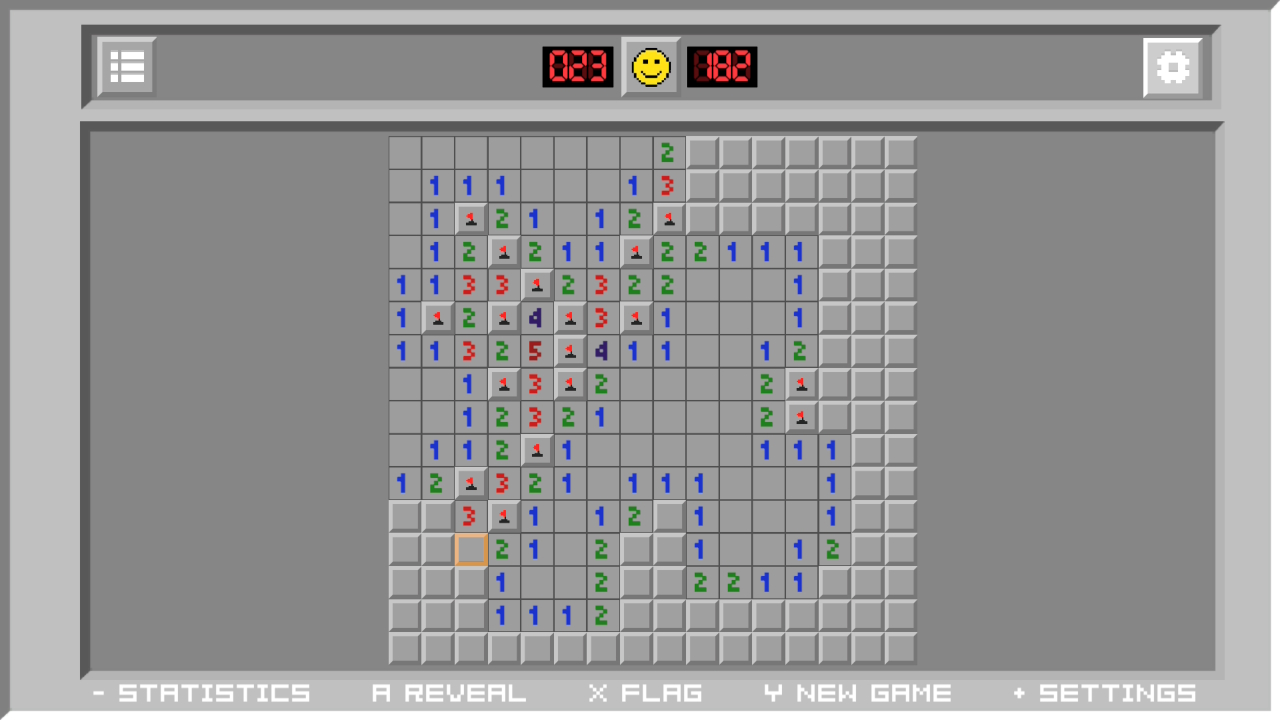This screenshot has width=1280, height=720.
Task: Reveal the orange-outlined board tile
Action: click(x=471, y=550)
